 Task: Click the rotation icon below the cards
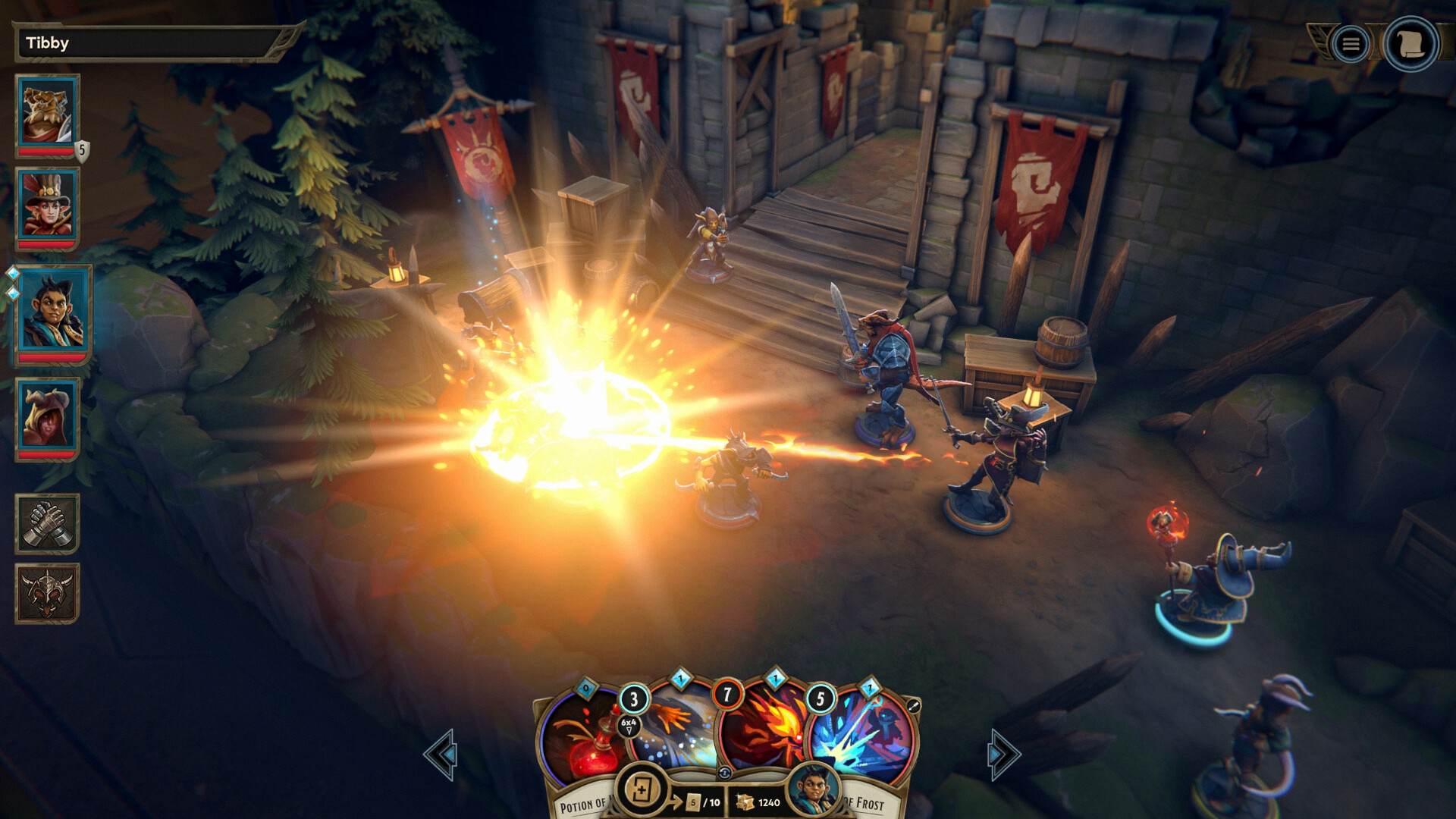click(x=726, y=773)
